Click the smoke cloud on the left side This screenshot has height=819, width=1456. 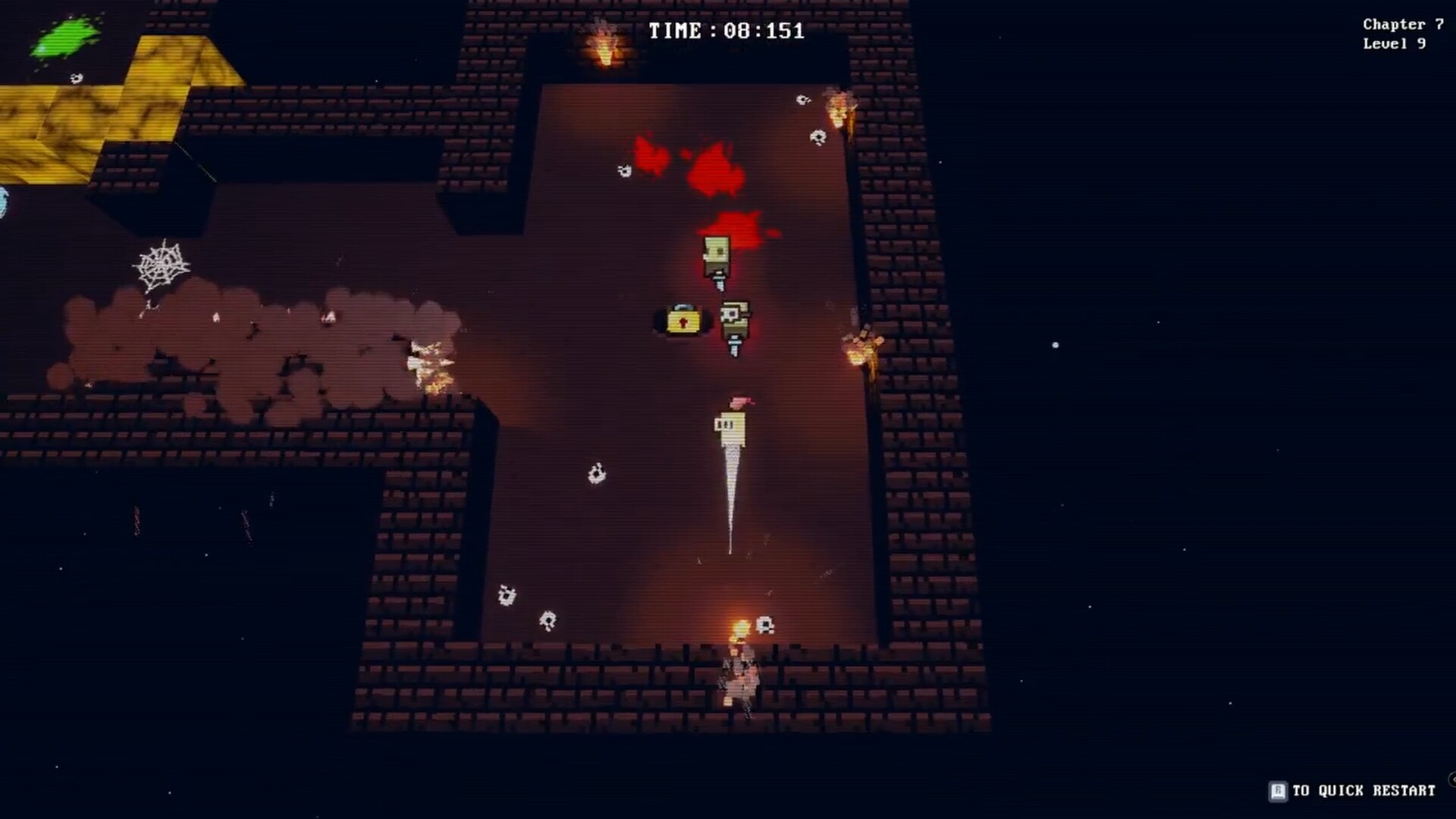pyautogui.click(x=250, y=334)
